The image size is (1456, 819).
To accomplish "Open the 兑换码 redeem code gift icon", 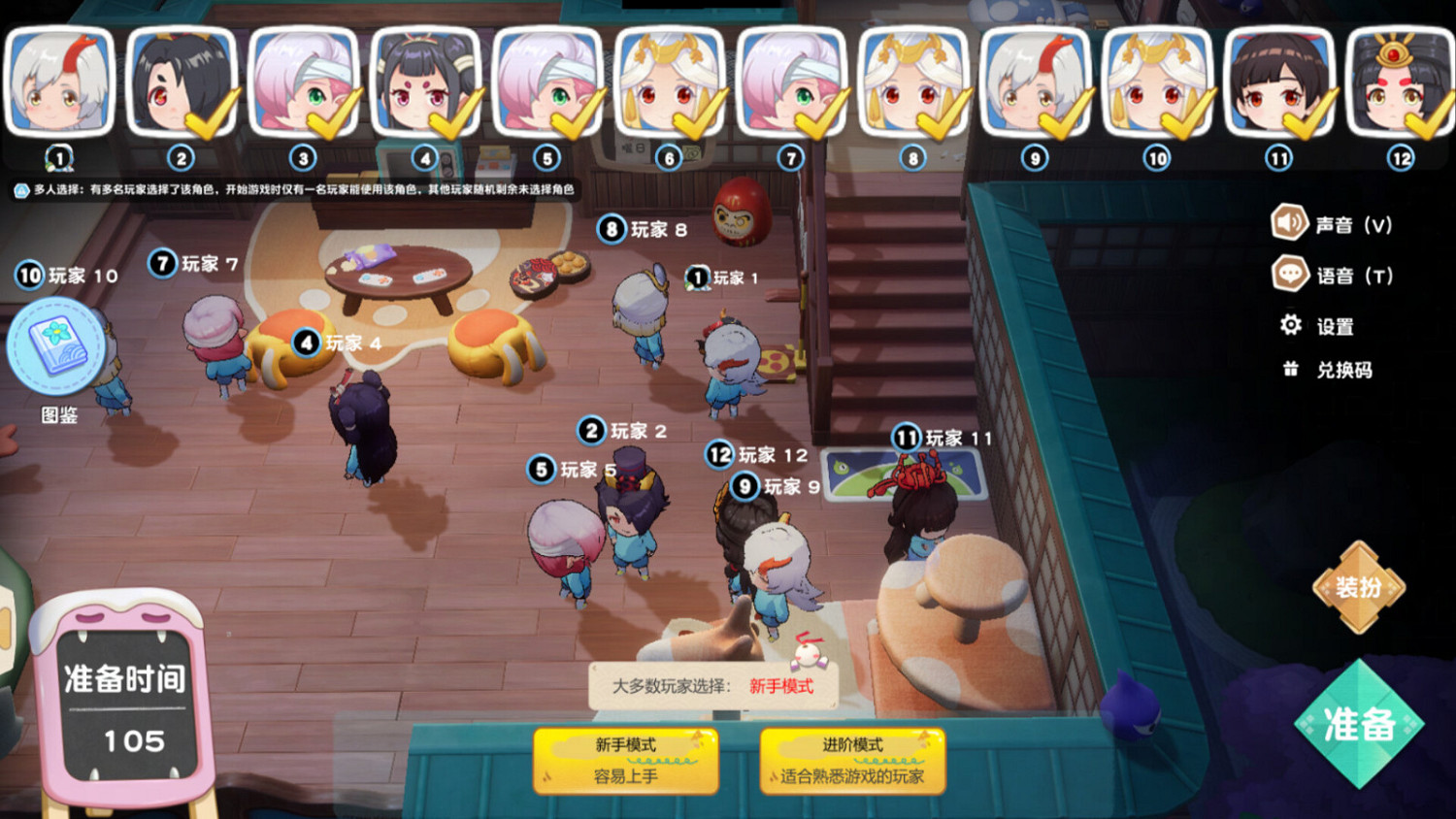I will pos(1289,370).
